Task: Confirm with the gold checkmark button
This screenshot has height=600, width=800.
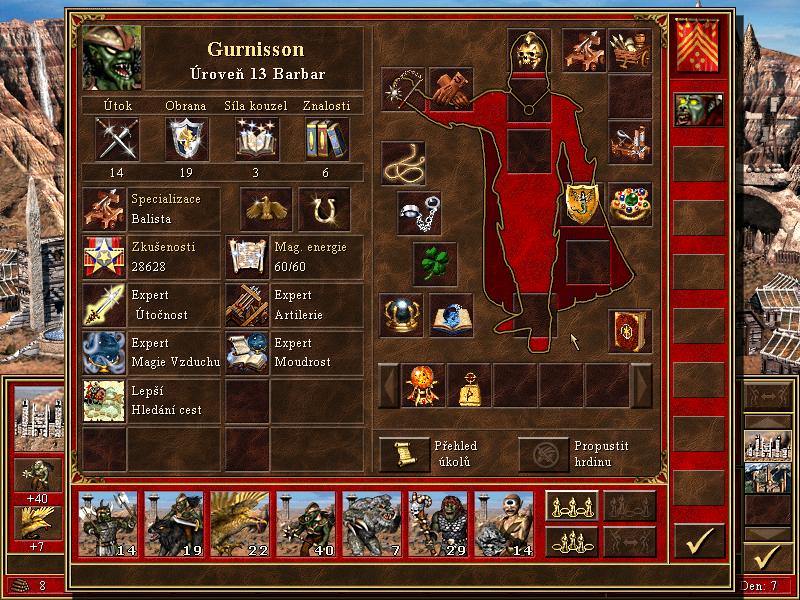Action: click(699, 541)
